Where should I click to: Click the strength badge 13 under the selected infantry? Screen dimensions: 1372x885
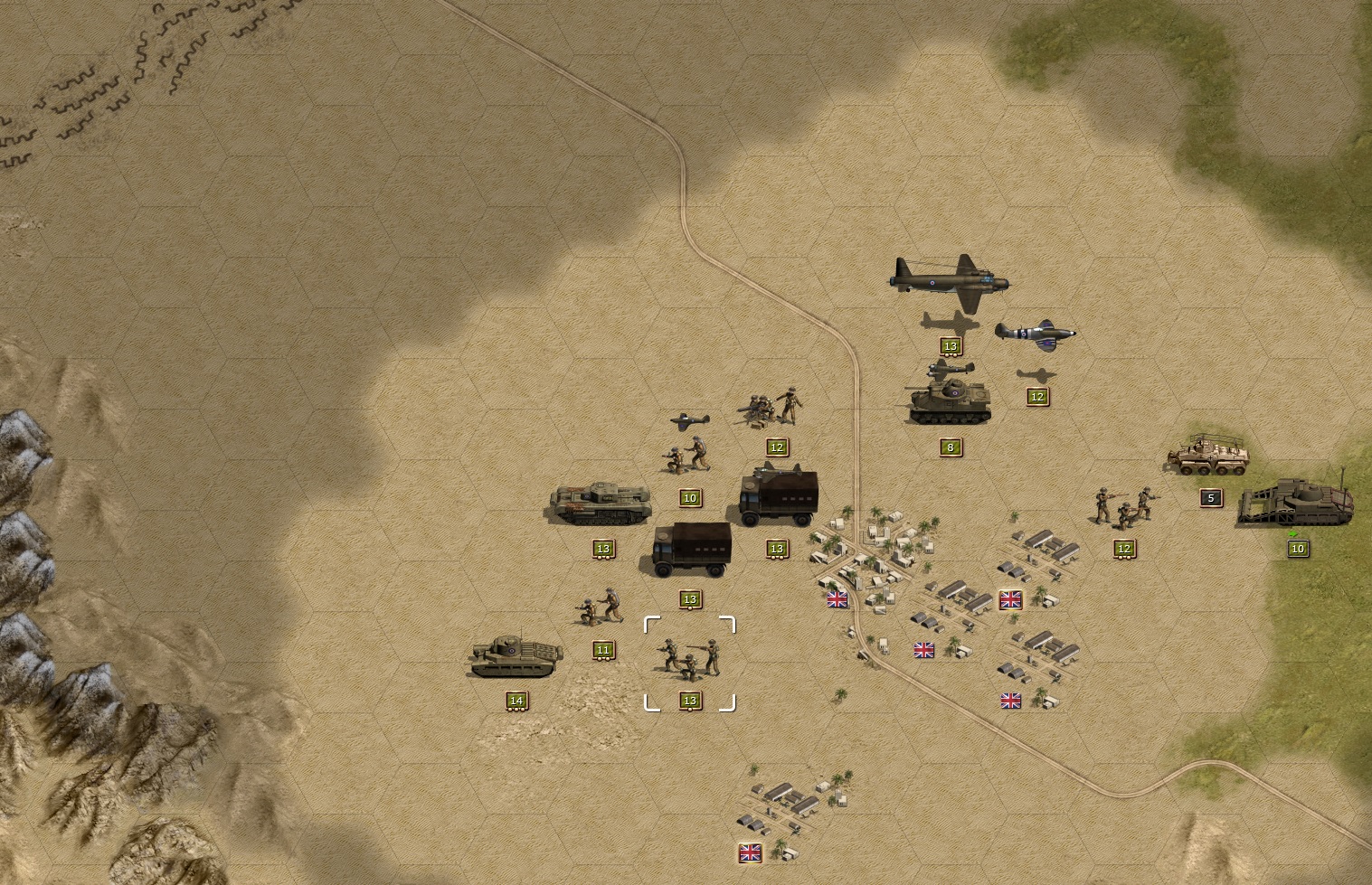tap(690, 699)
